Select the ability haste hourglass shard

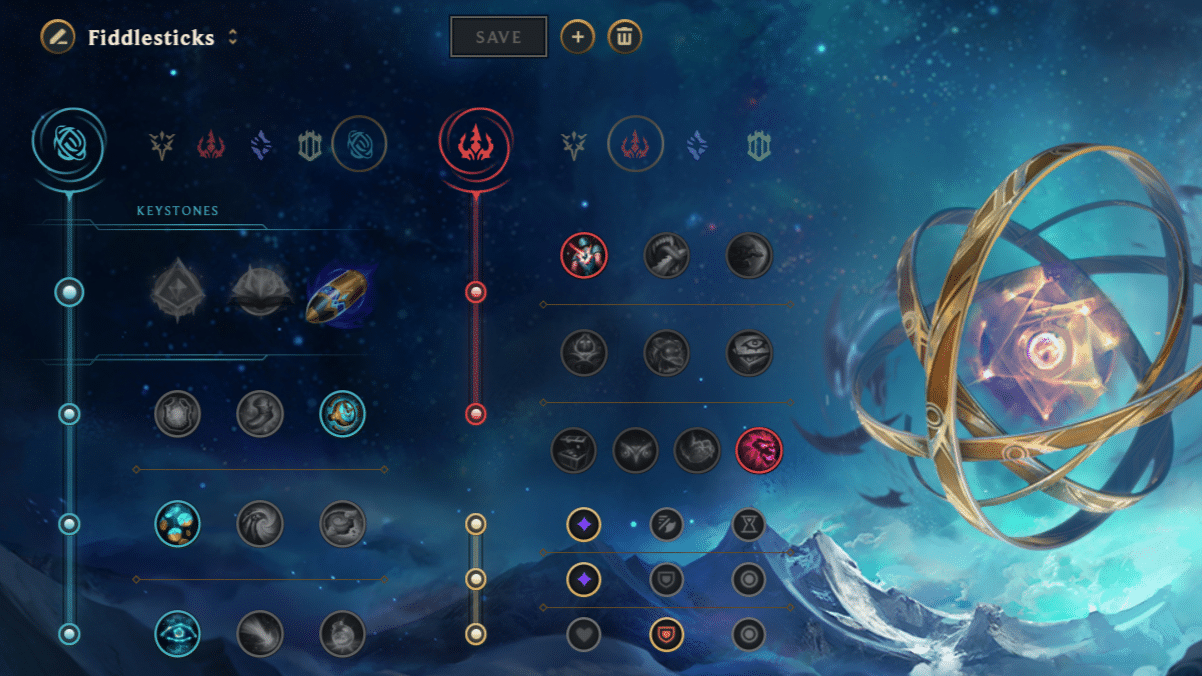[748, 523]
